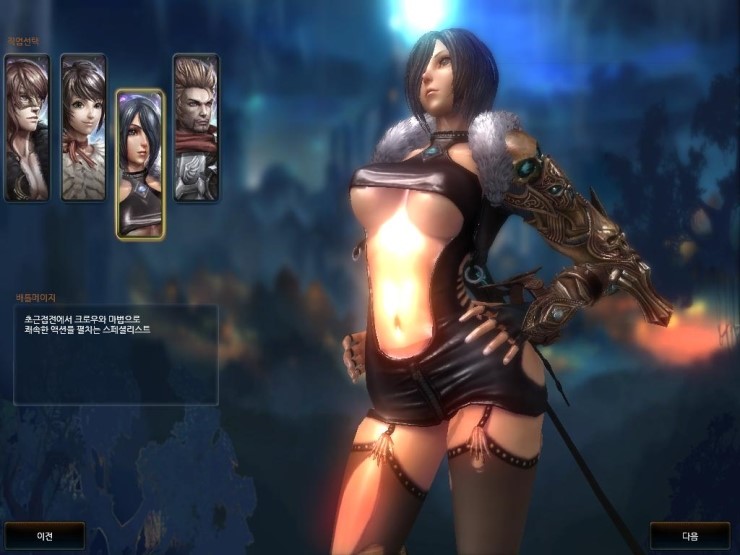Select the masked brown-haired male class portrait
The width and height of the screenshot is (740, 555).
coord(26,127)
